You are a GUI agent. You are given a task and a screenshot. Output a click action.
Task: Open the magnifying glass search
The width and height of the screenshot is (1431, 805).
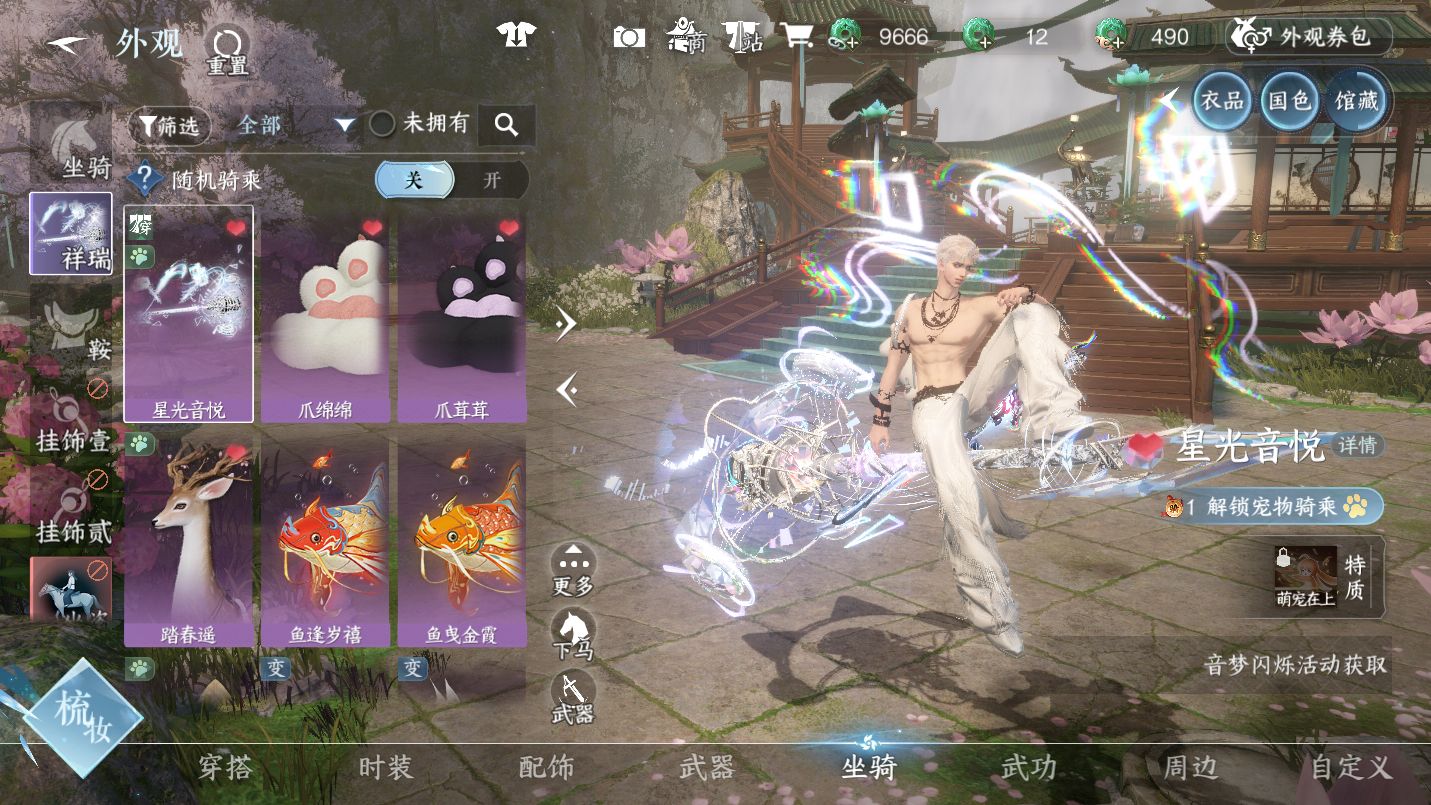pyautogui.click(x=506, y=125)
